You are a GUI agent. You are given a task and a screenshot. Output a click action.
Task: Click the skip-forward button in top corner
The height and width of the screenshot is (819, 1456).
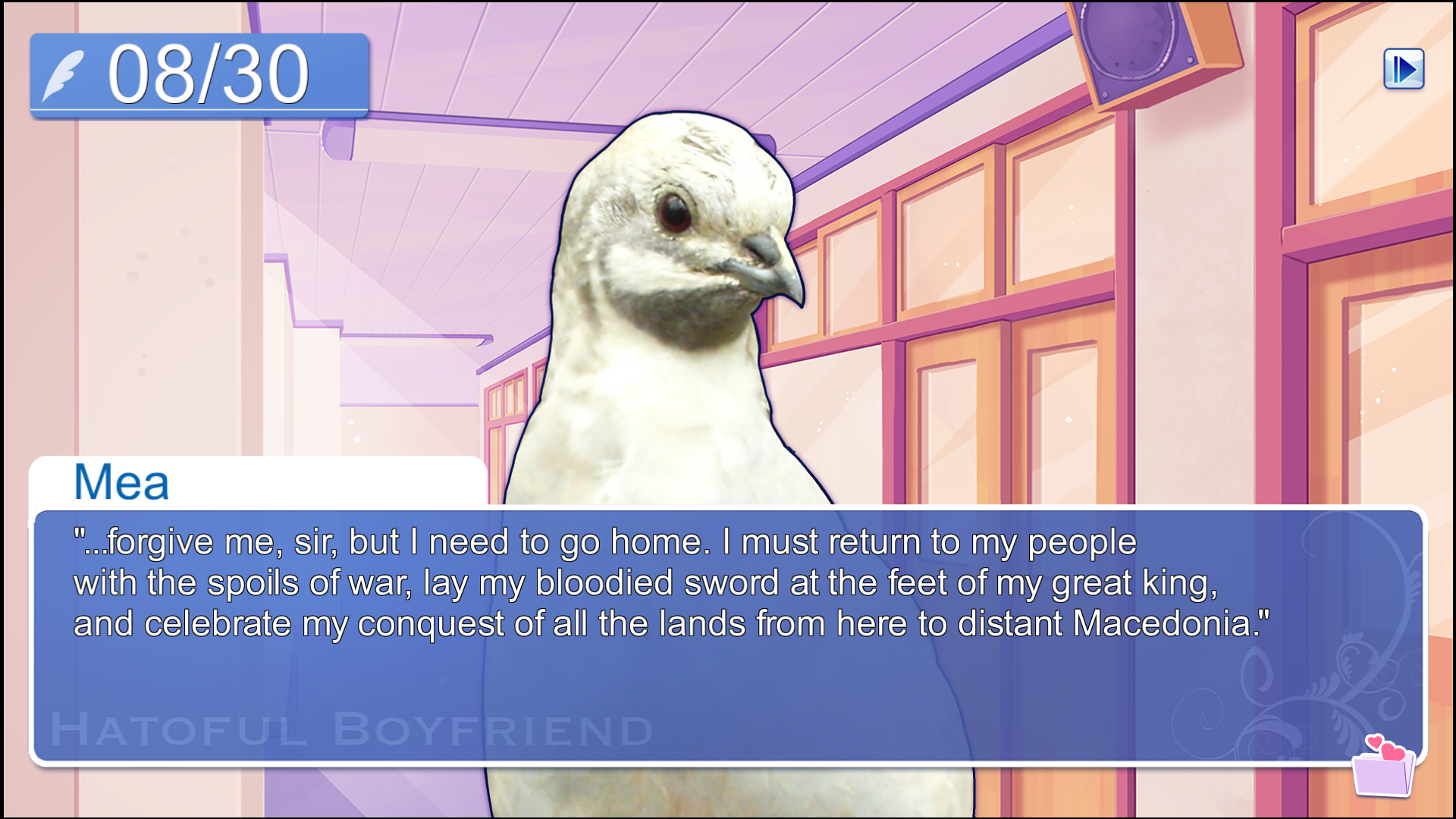[1404, 69]
